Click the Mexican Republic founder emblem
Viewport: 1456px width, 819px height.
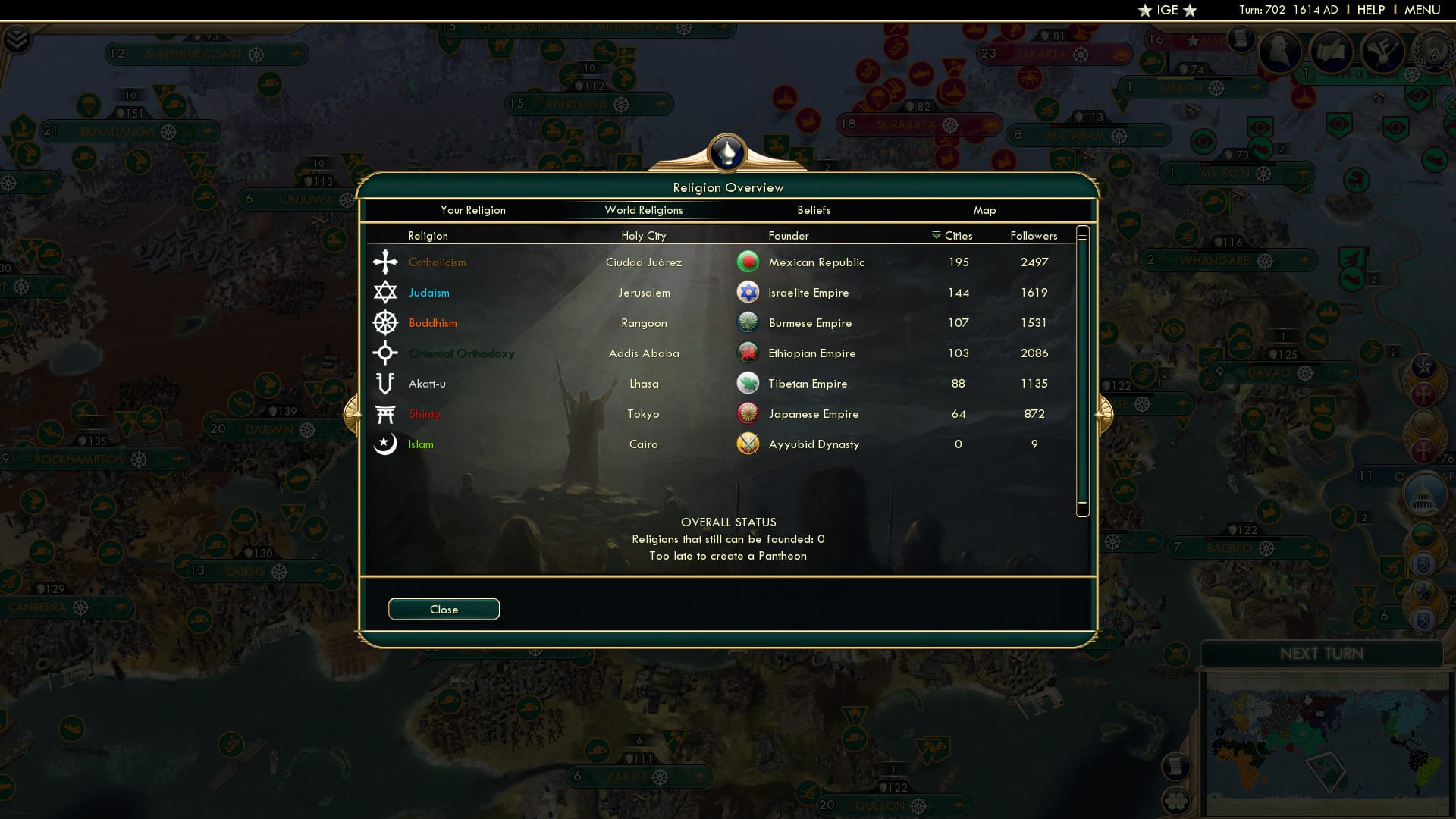[x=748, y=262]
